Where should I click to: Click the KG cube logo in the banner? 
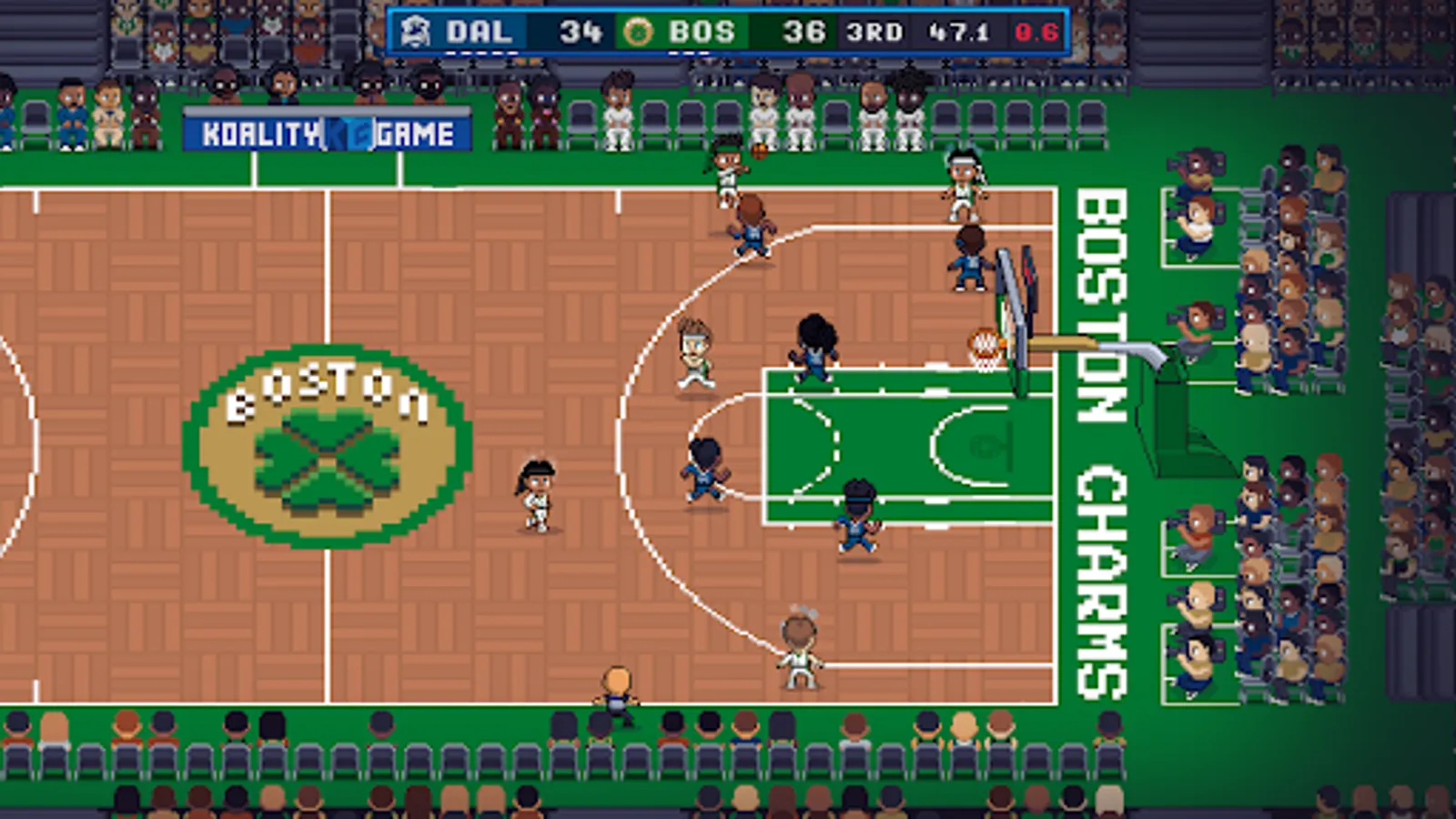point(349,133)
